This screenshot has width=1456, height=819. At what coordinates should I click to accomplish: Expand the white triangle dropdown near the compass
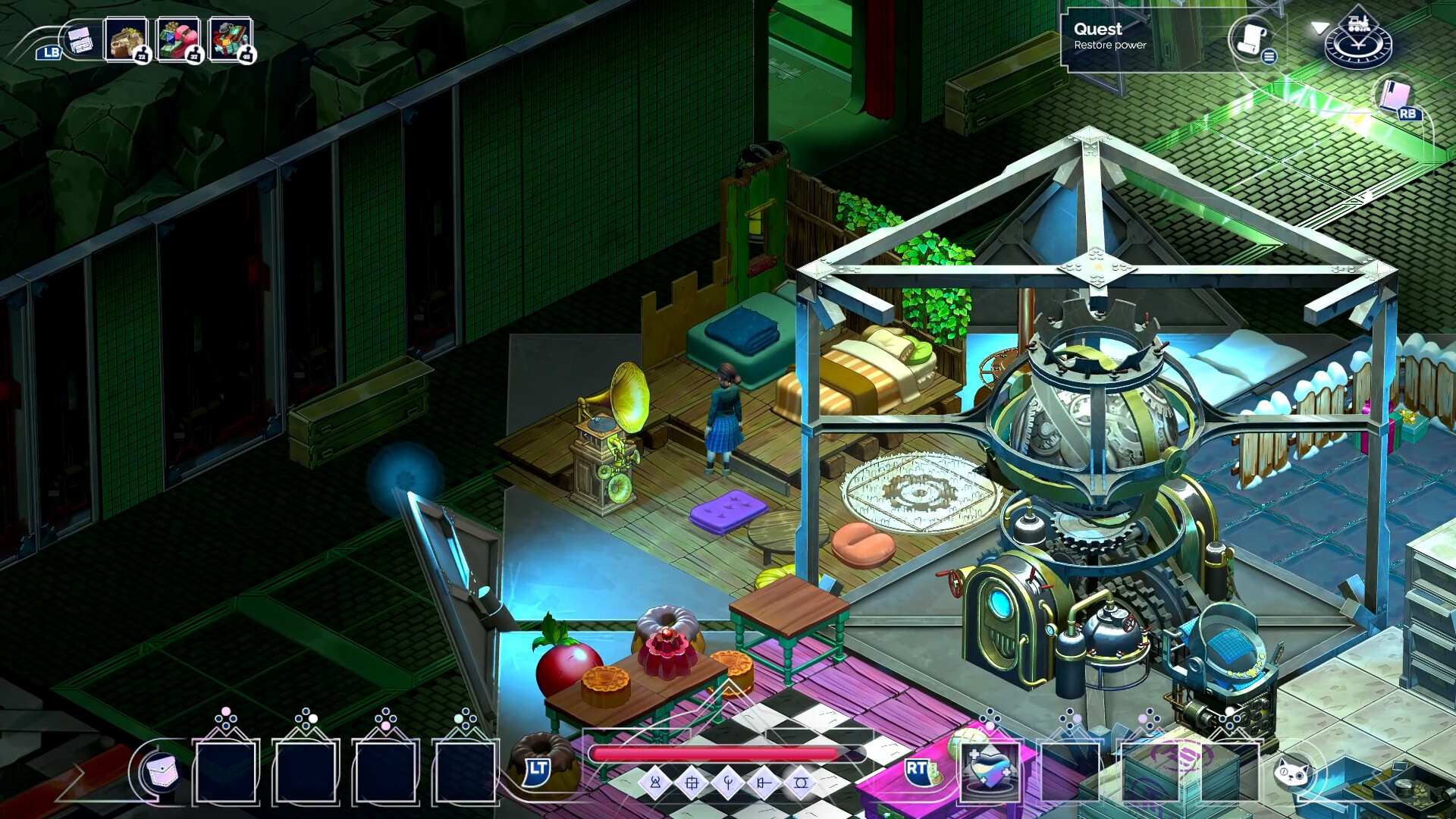(x=1321, y=28)
